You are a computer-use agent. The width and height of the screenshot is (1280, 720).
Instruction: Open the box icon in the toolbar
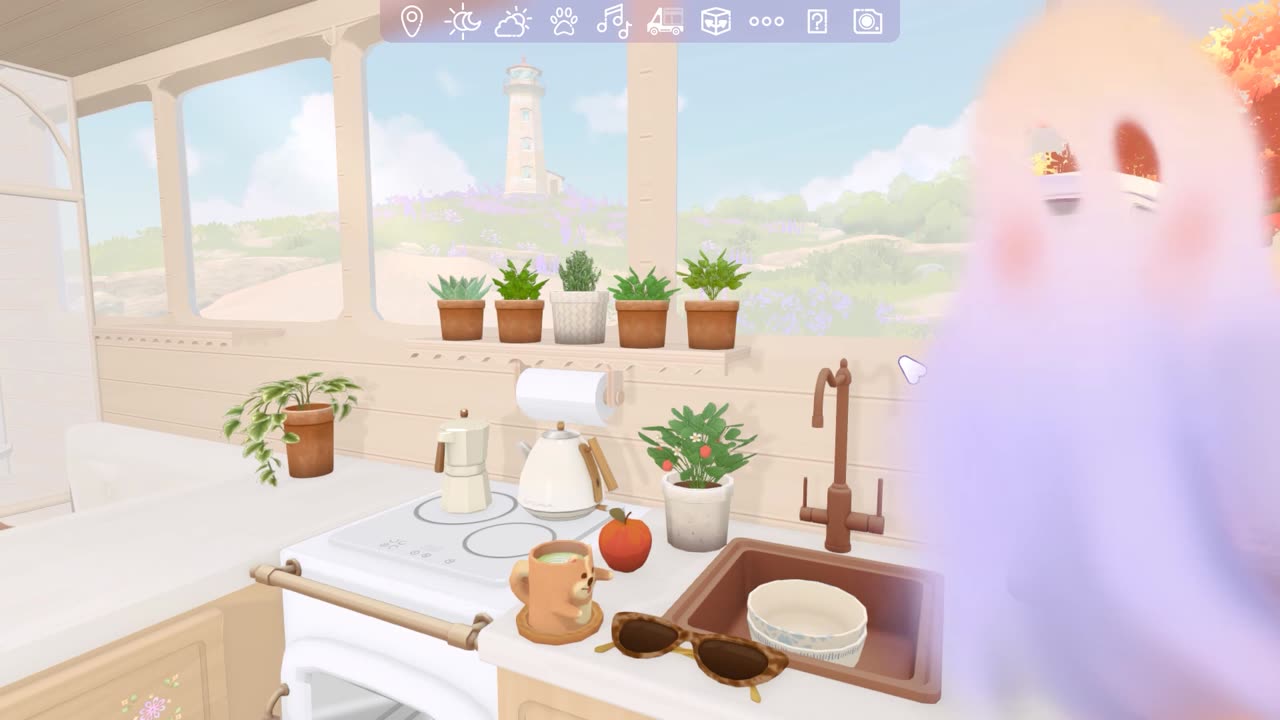point(716,21)
